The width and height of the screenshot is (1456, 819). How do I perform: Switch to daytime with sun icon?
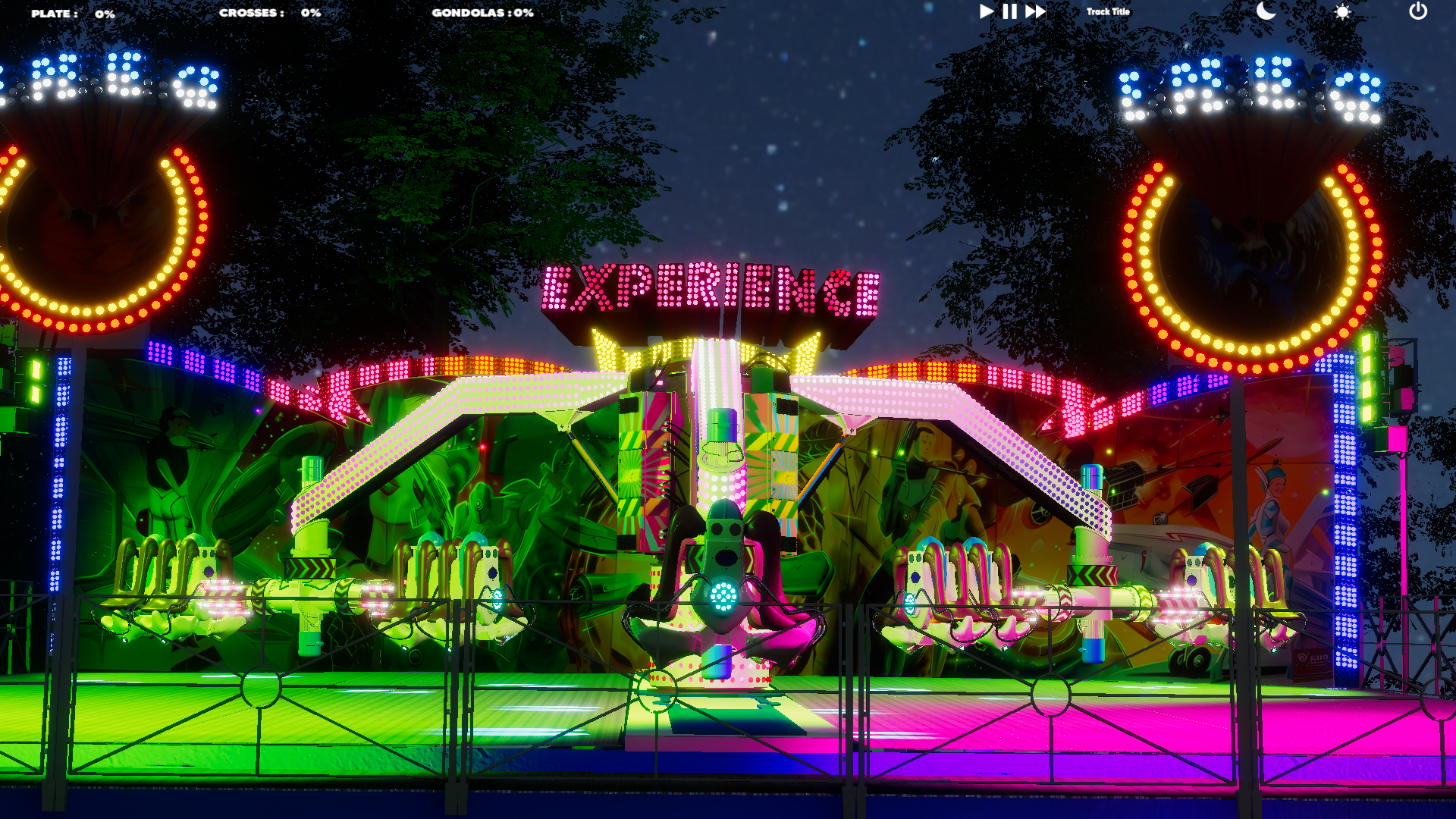coord(1342,12)
